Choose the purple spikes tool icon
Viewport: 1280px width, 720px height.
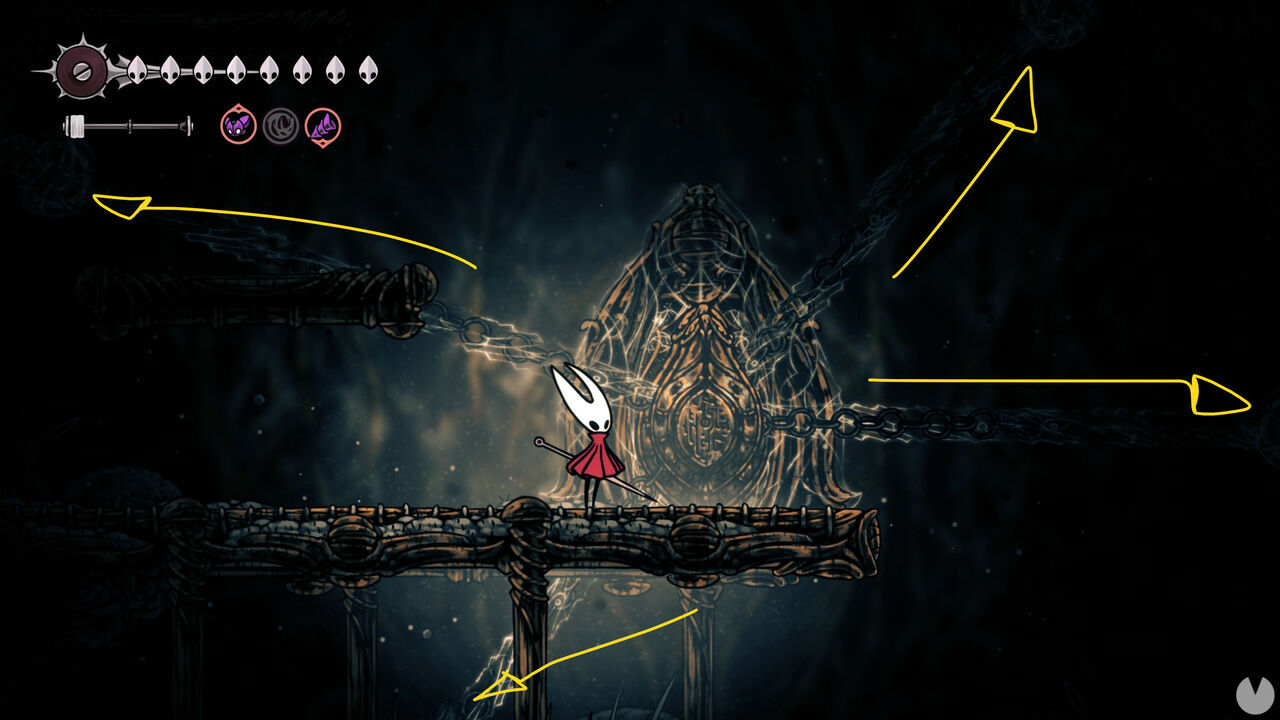click(323, 126)
